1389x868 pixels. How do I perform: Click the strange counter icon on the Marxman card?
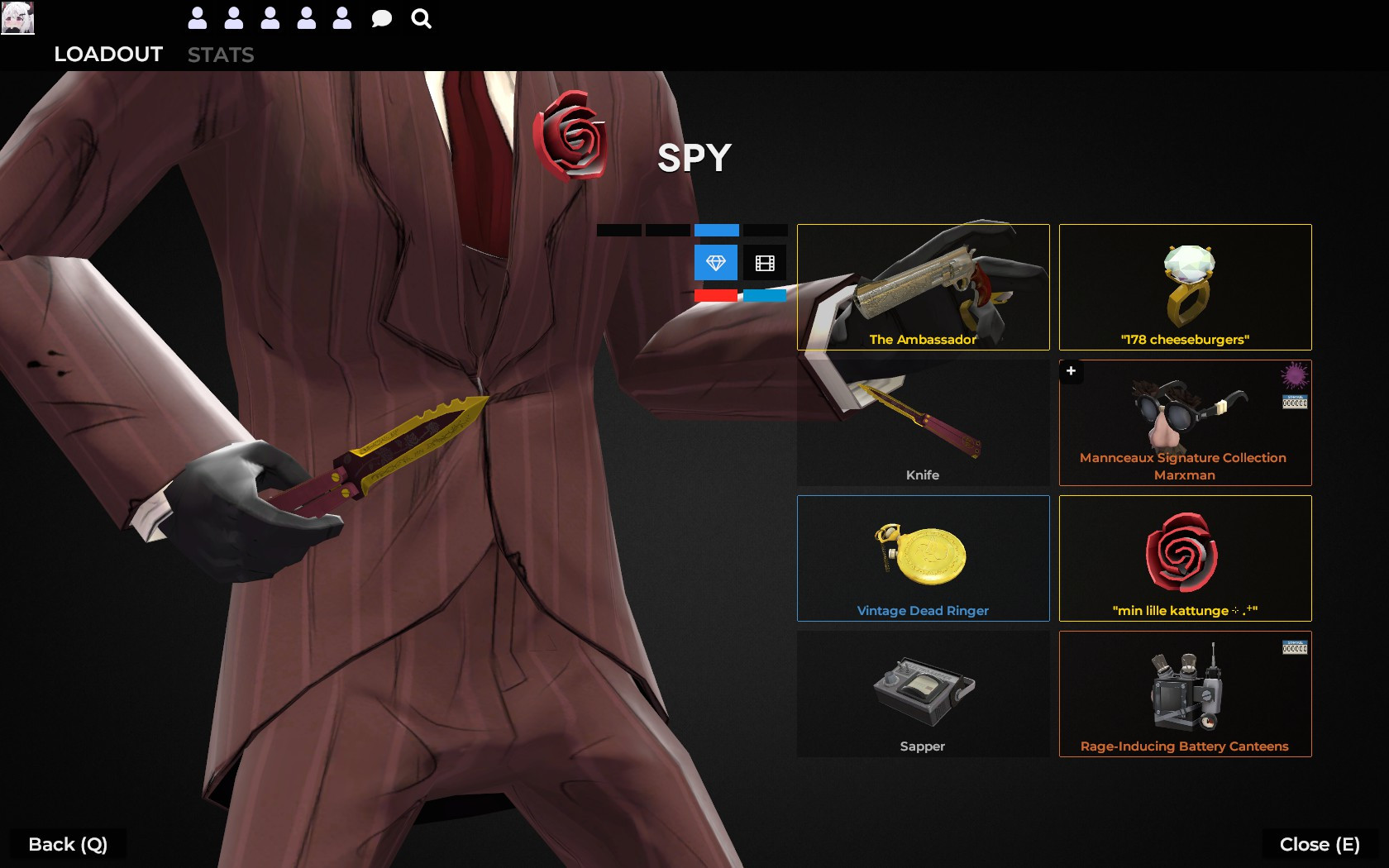click(x=1296, y=402)
